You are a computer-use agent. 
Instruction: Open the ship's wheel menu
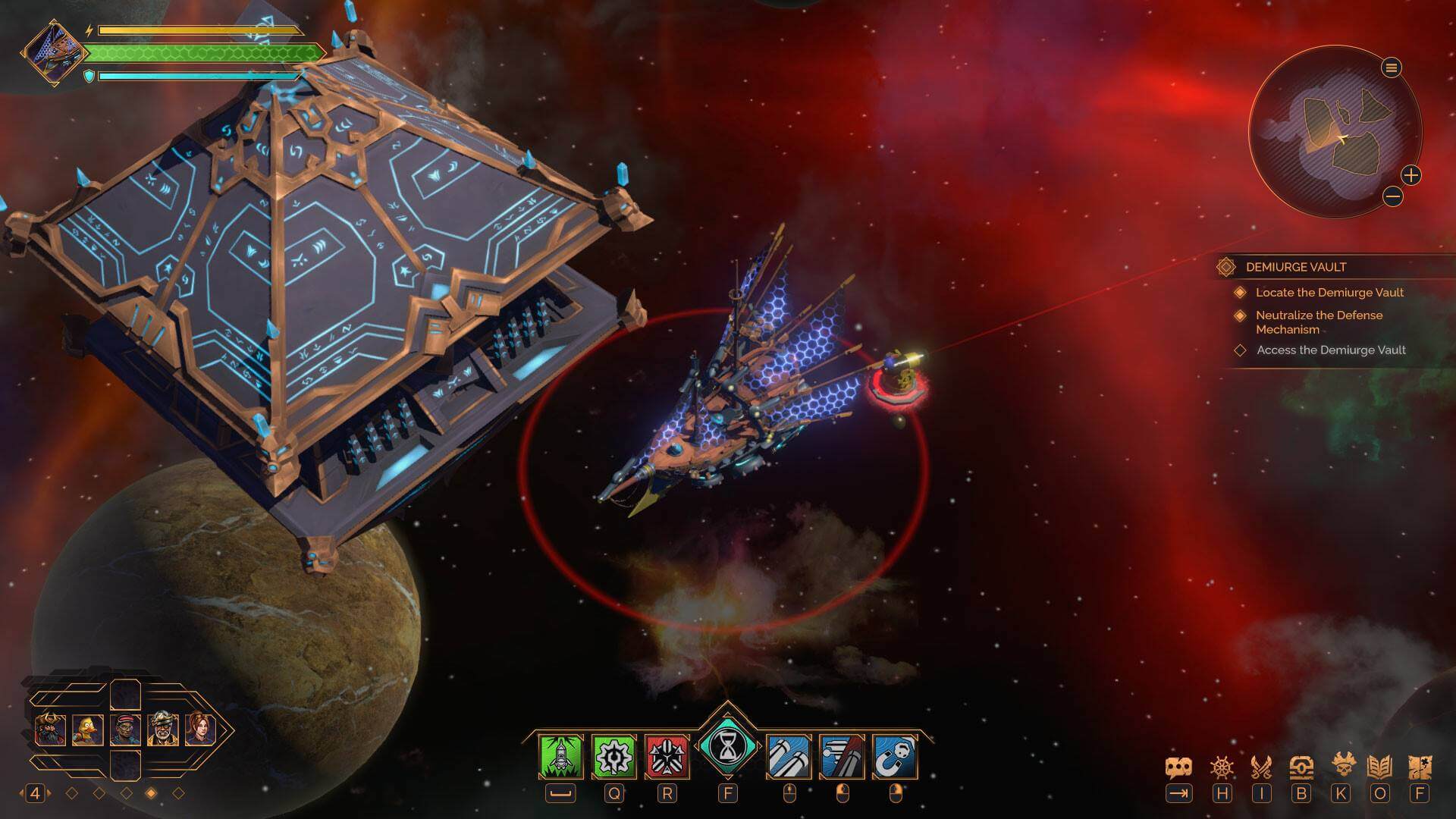(x=1222, y=767)
